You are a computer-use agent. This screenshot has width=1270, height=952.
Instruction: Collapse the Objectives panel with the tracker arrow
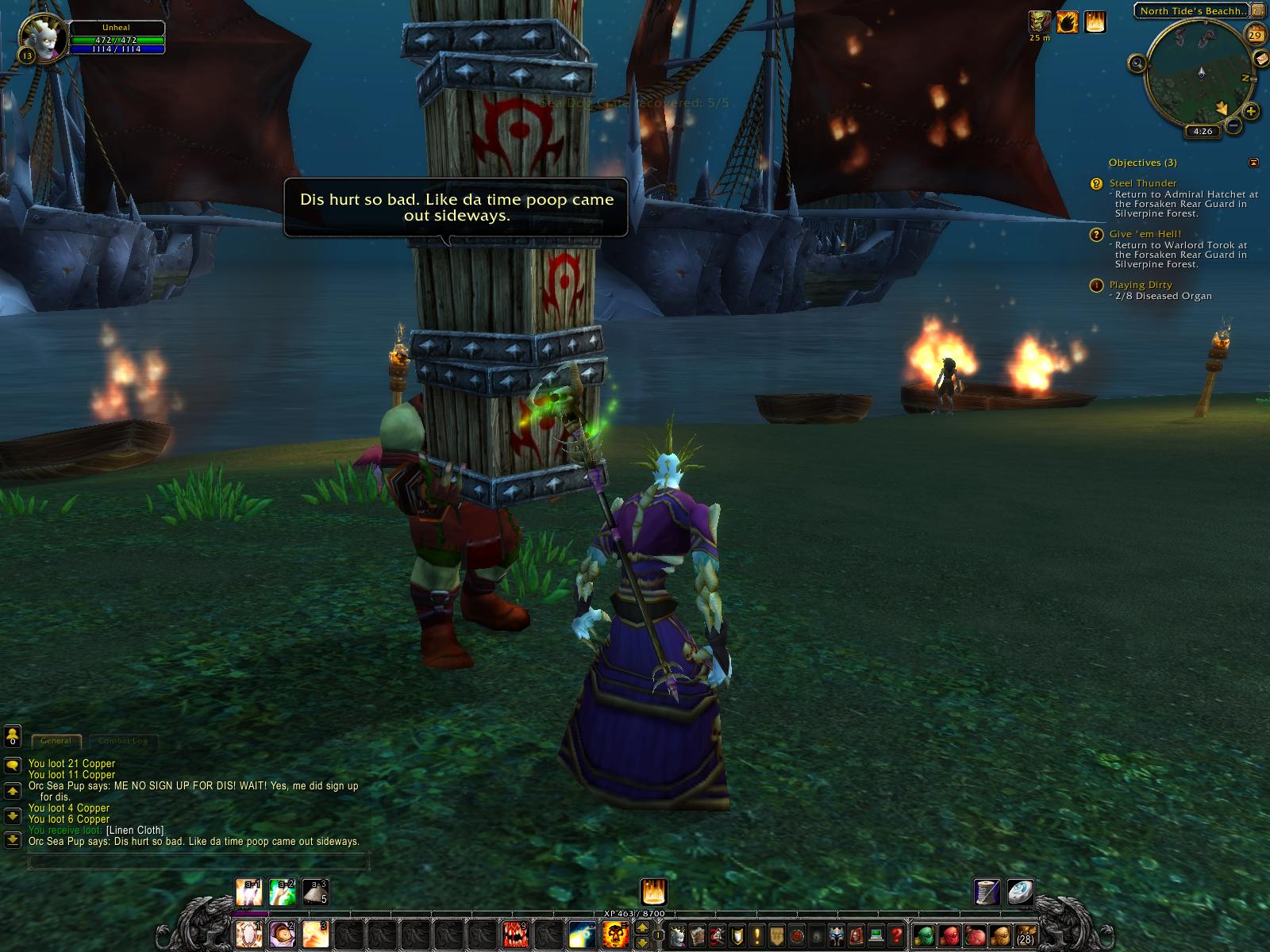coord(1252,162)
